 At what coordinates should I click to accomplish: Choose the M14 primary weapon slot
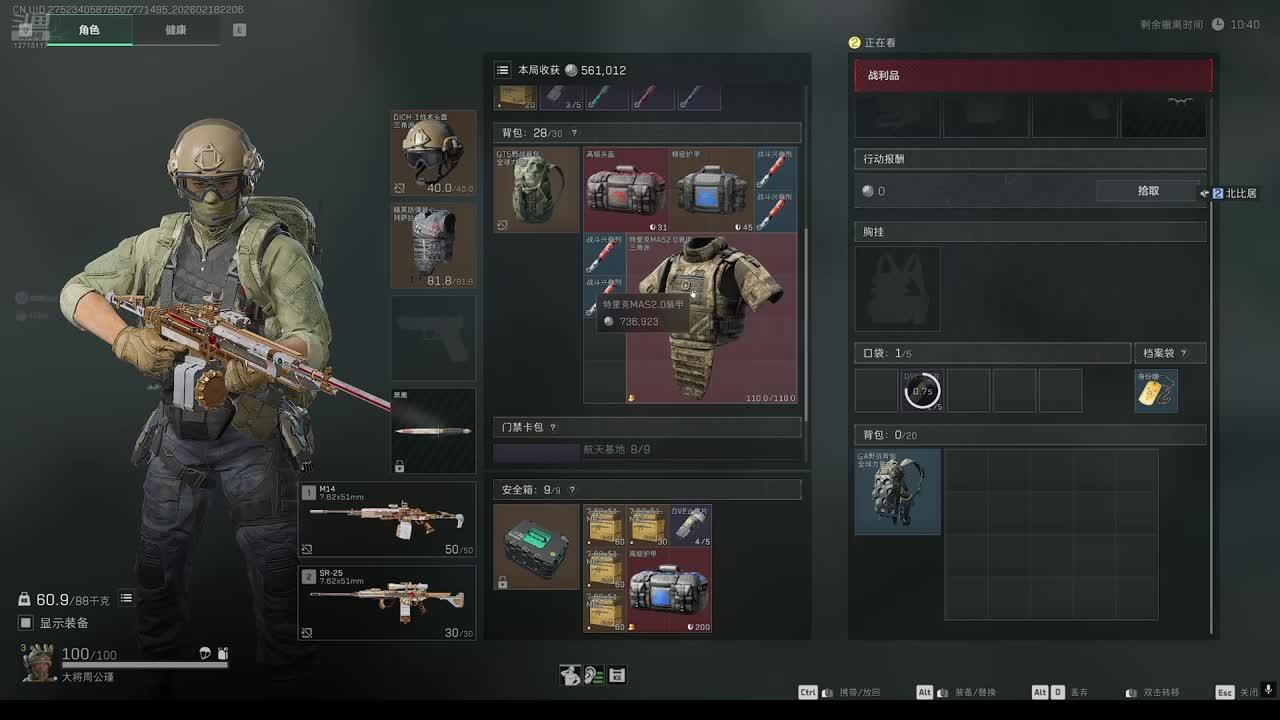[387, 519]
